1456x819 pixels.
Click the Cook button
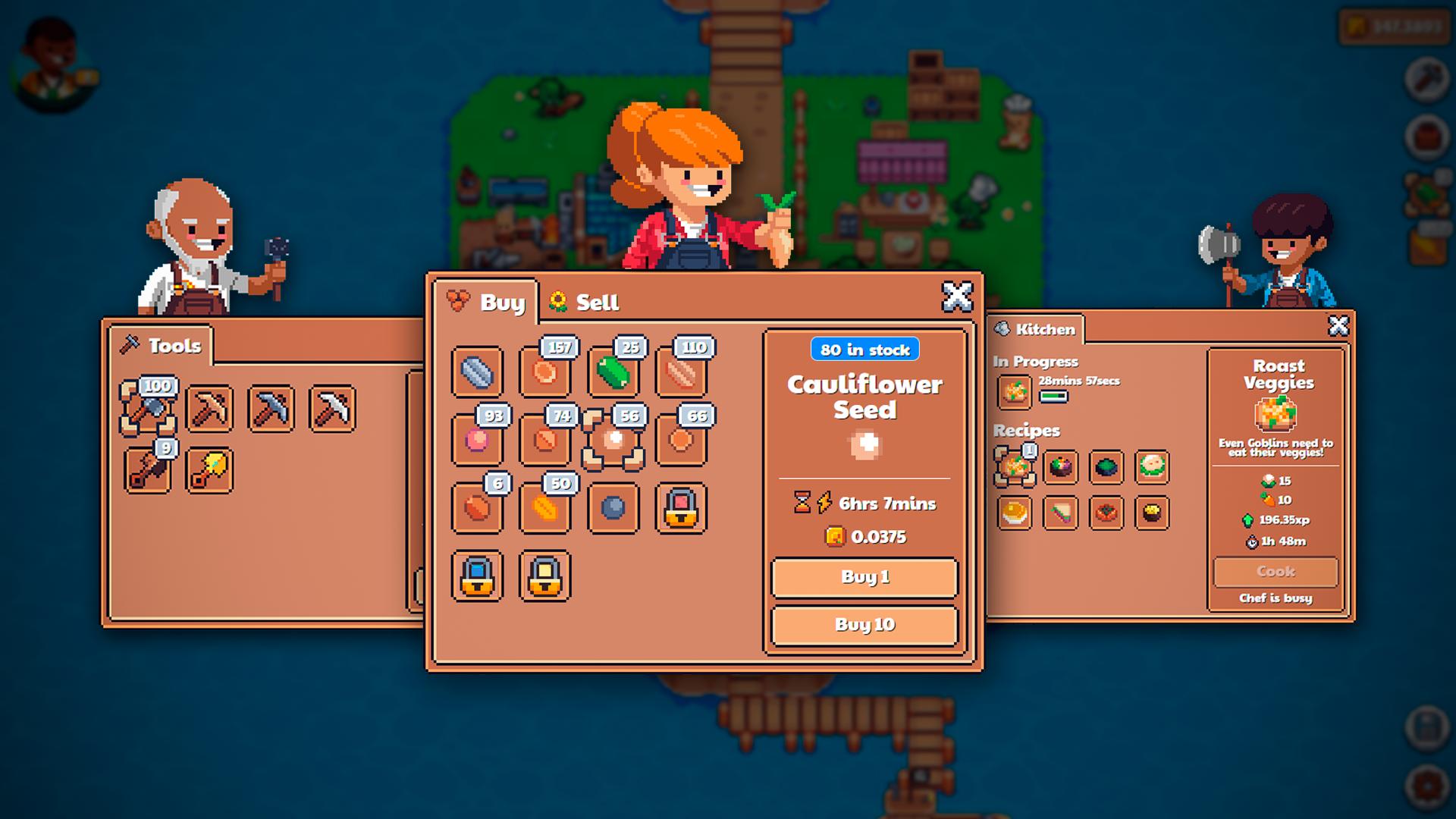click(x=1276, y=572)
